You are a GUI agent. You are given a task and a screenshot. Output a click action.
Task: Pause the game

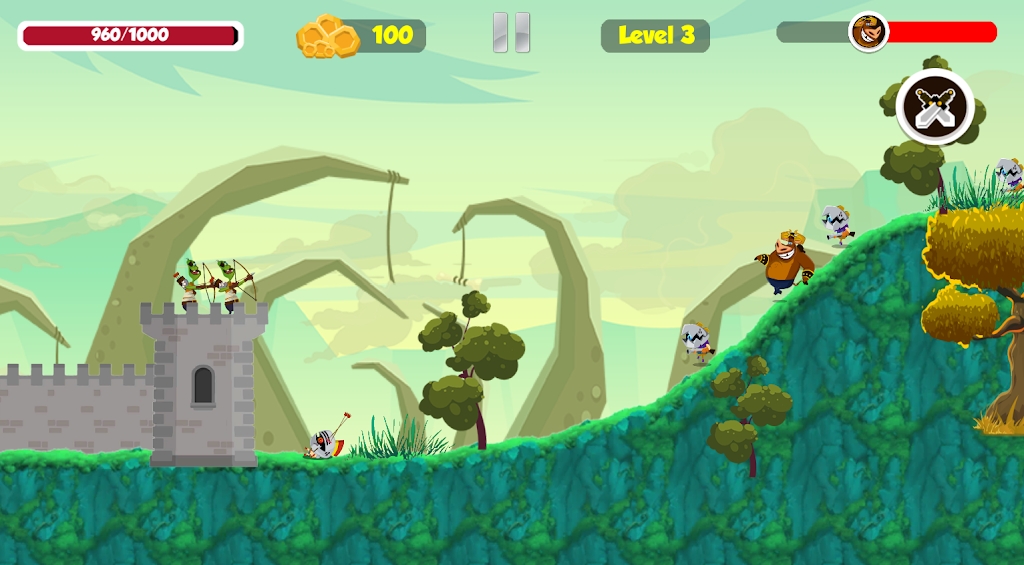[x=511, y=33]
